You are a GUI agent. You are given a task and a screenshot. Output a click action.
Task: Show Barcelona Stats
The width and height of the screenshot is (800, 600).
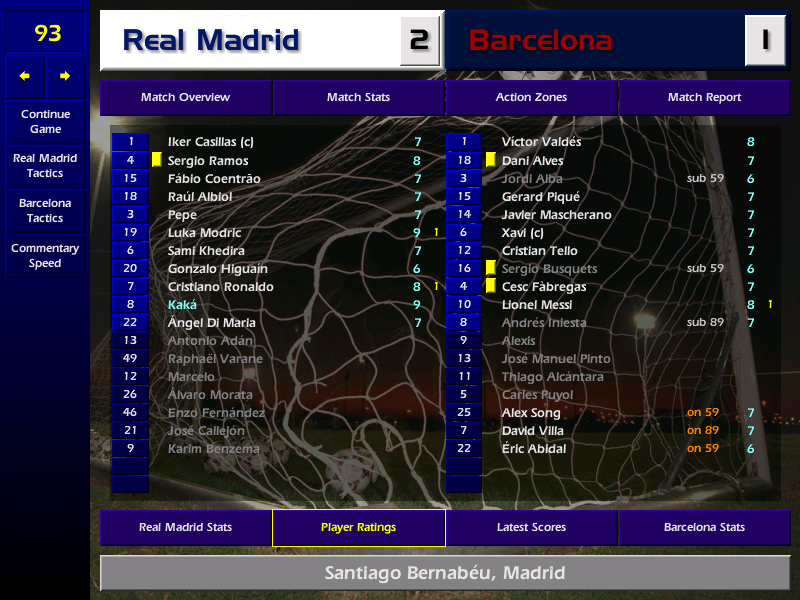704,528
